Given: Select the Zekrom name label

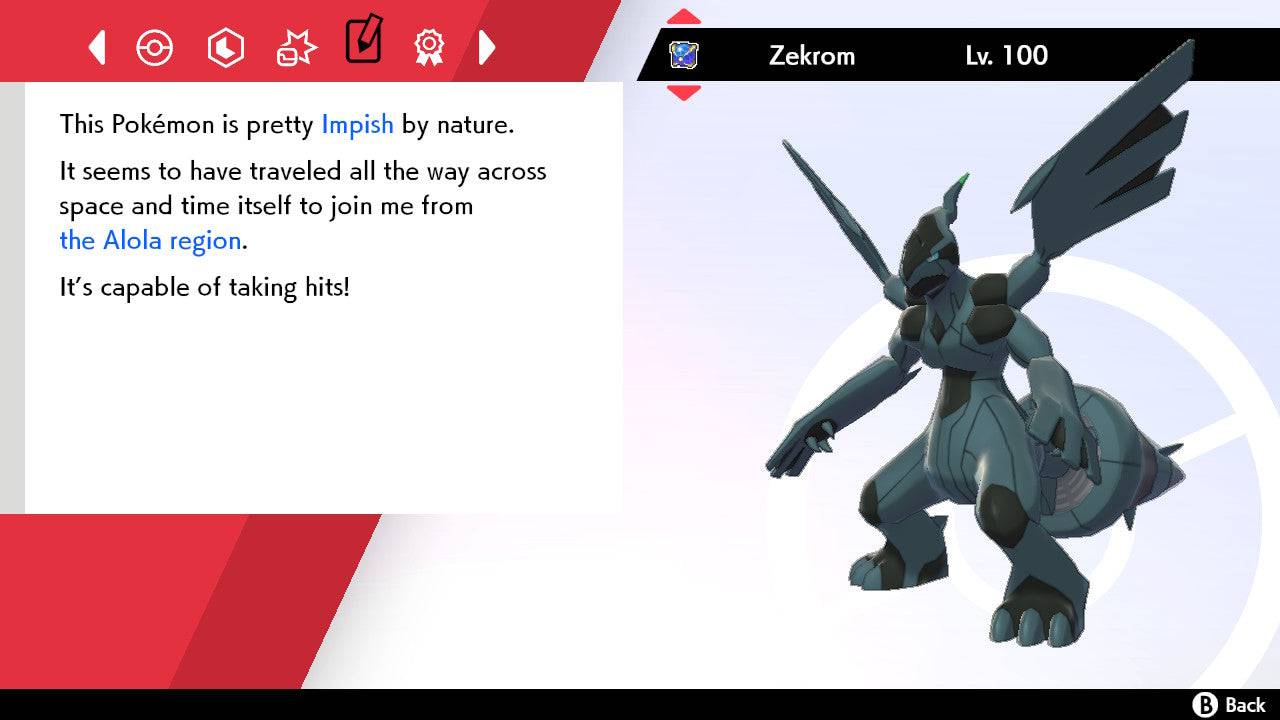Looking at the screenshot, I should [812, 56].
